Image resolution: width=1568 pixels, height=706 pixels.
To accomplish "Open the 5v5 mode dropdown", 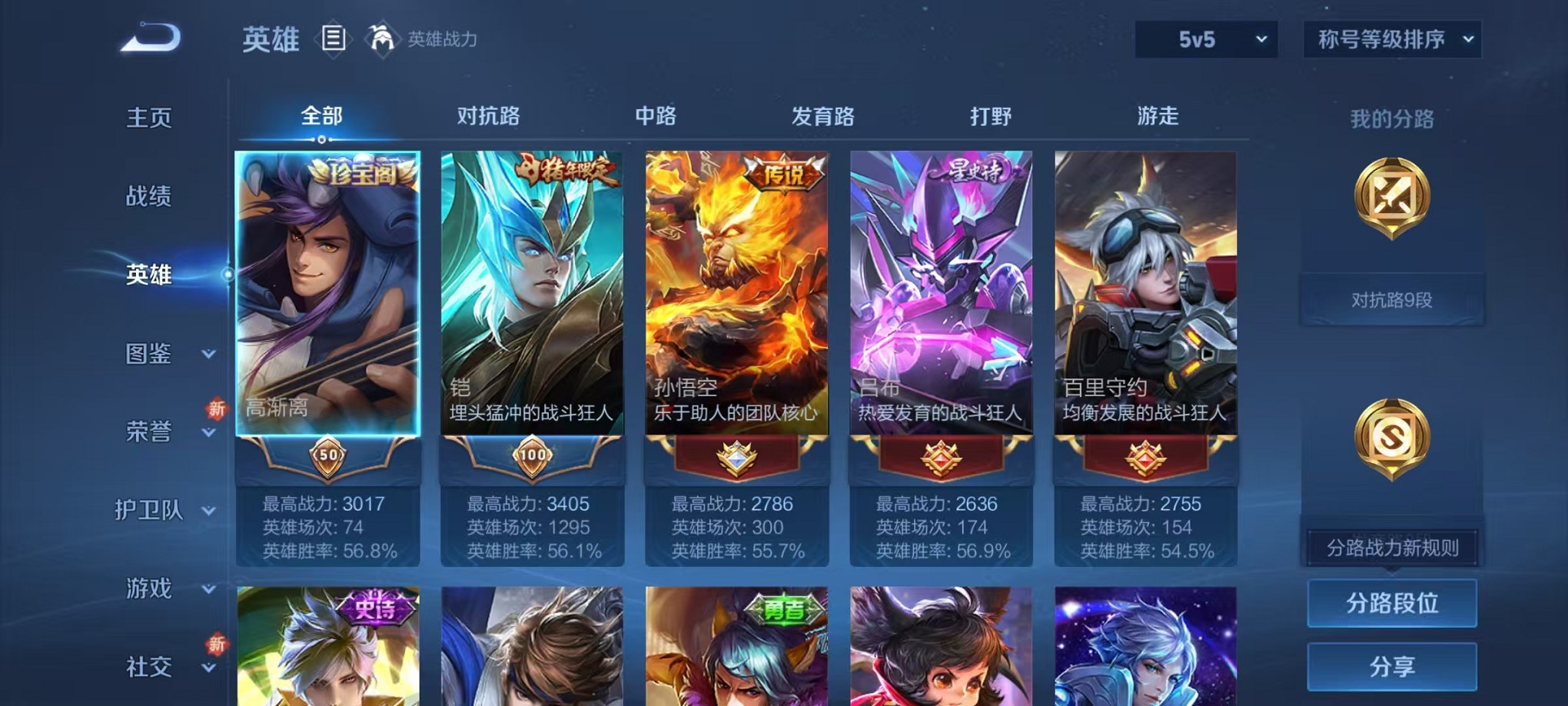I will click(x=1204, y=37).
